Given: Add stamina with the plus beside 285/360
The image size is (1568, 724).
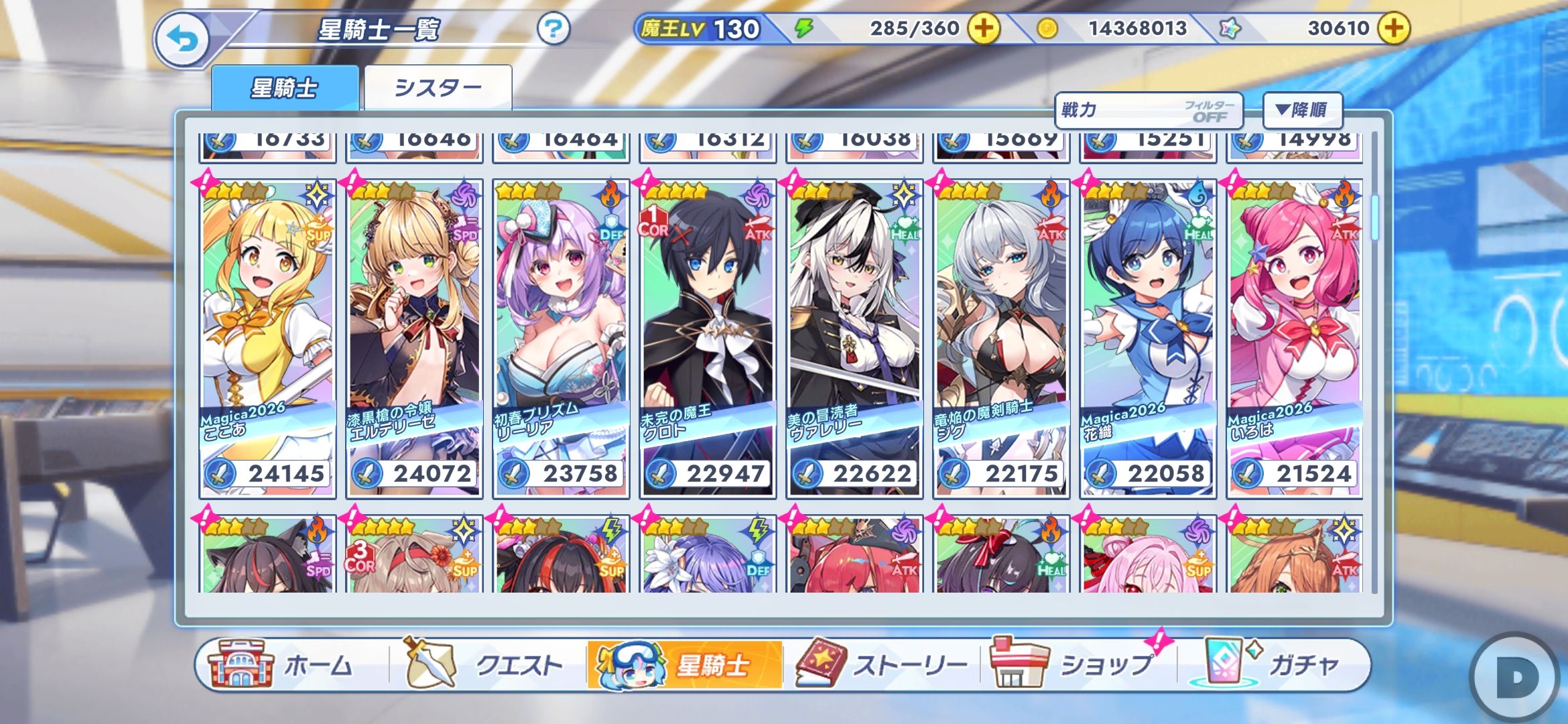Looking at the screenshot, I should point(983,28).
